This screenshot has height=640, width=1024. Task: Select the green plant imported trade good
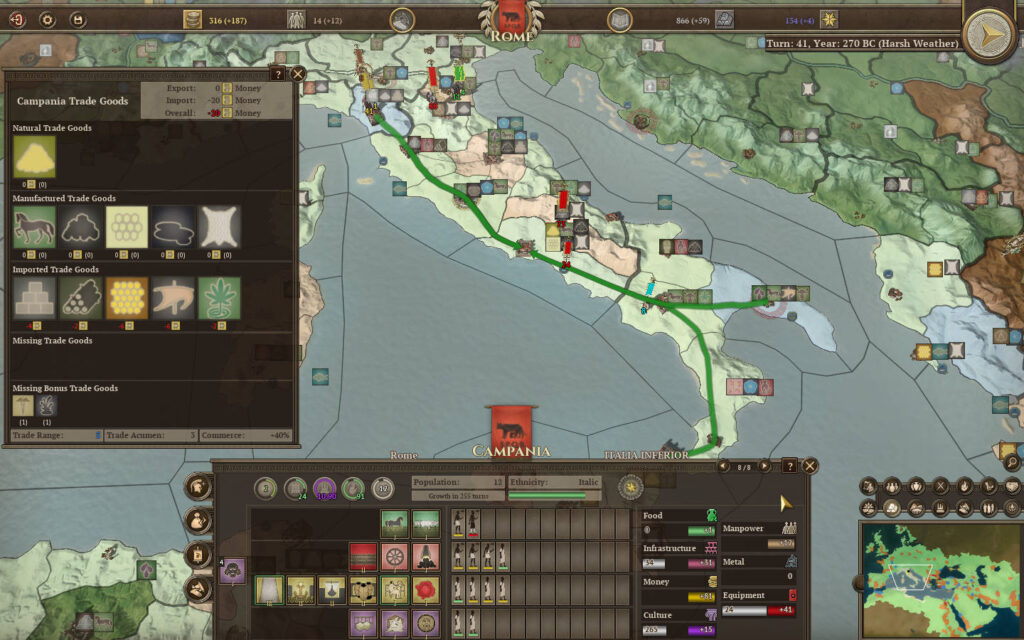[220, 298]
